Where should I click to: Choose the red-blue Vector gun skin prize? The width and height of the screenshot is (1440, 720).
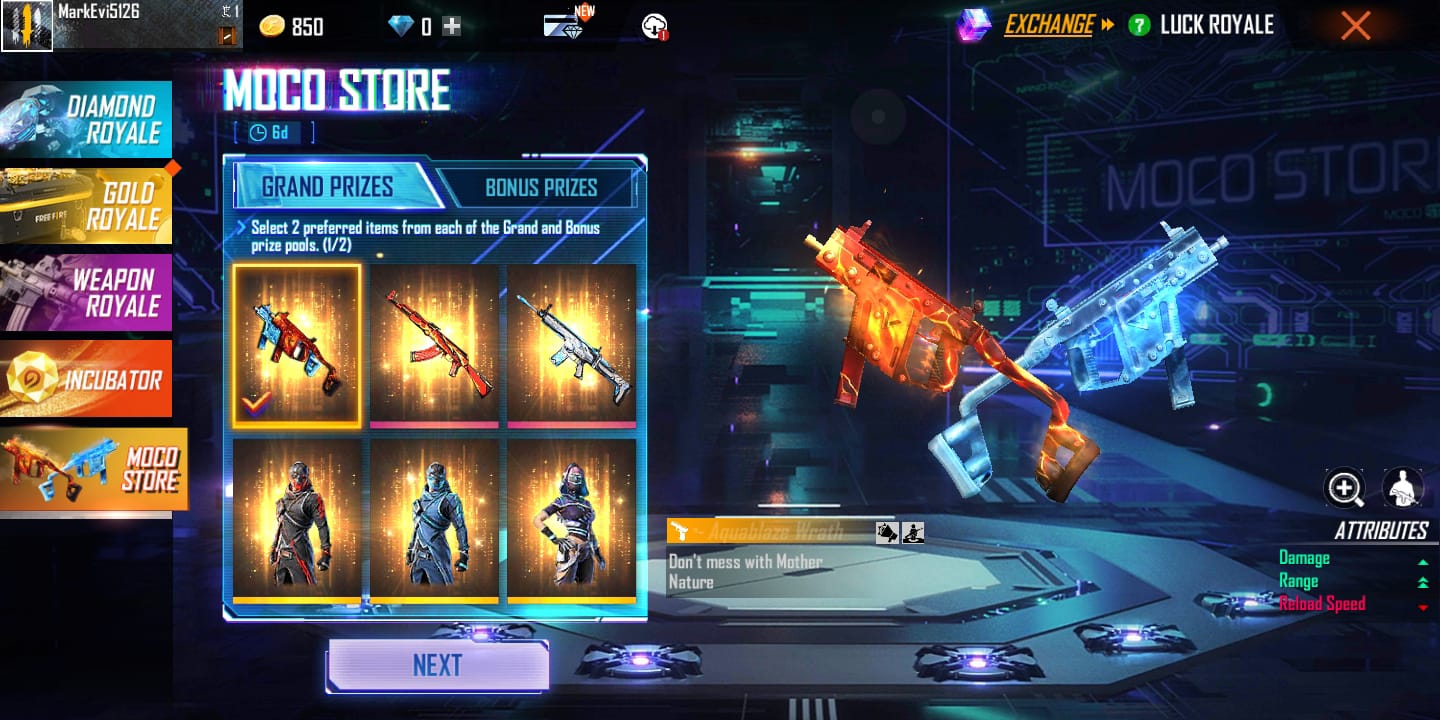point(297,345)
